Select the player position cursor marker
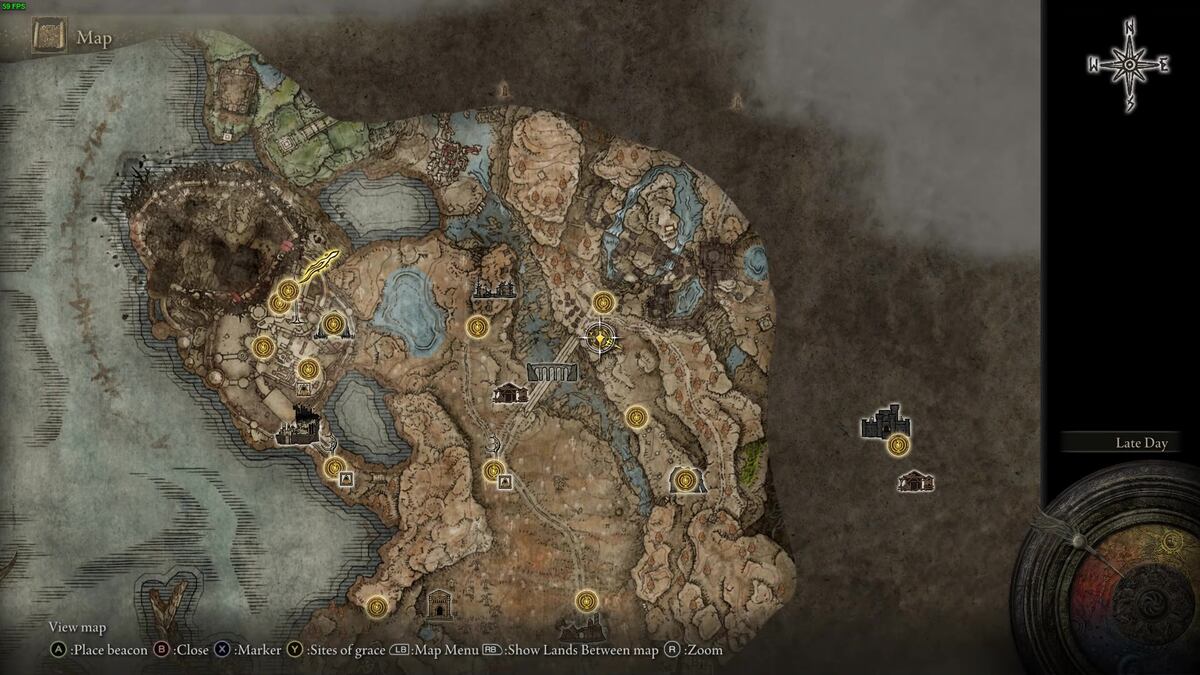This screenshot has height=675, width=1200. tap(599, 339)
